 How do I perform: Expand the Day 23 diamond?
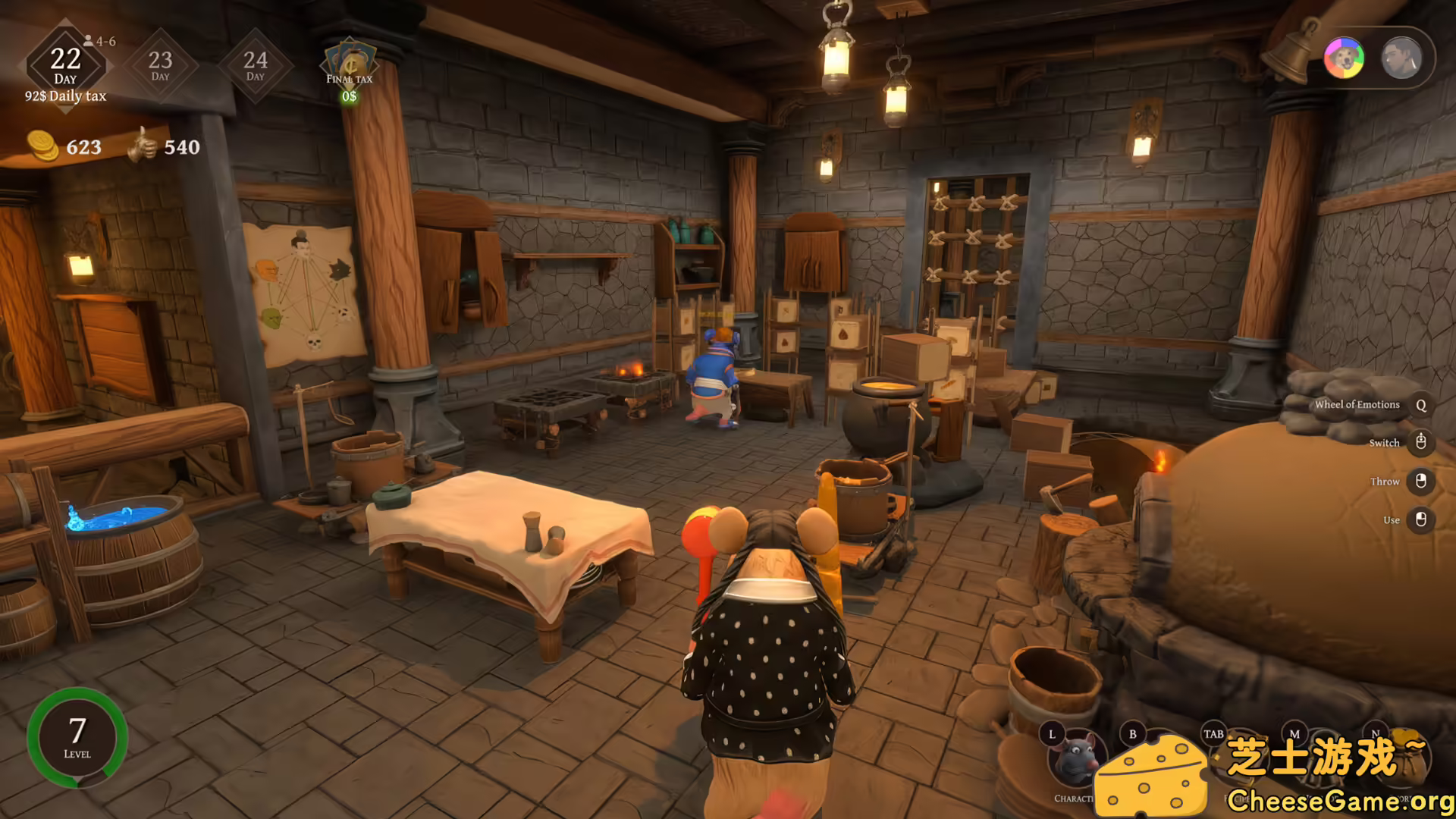click(x=160, y=64)
